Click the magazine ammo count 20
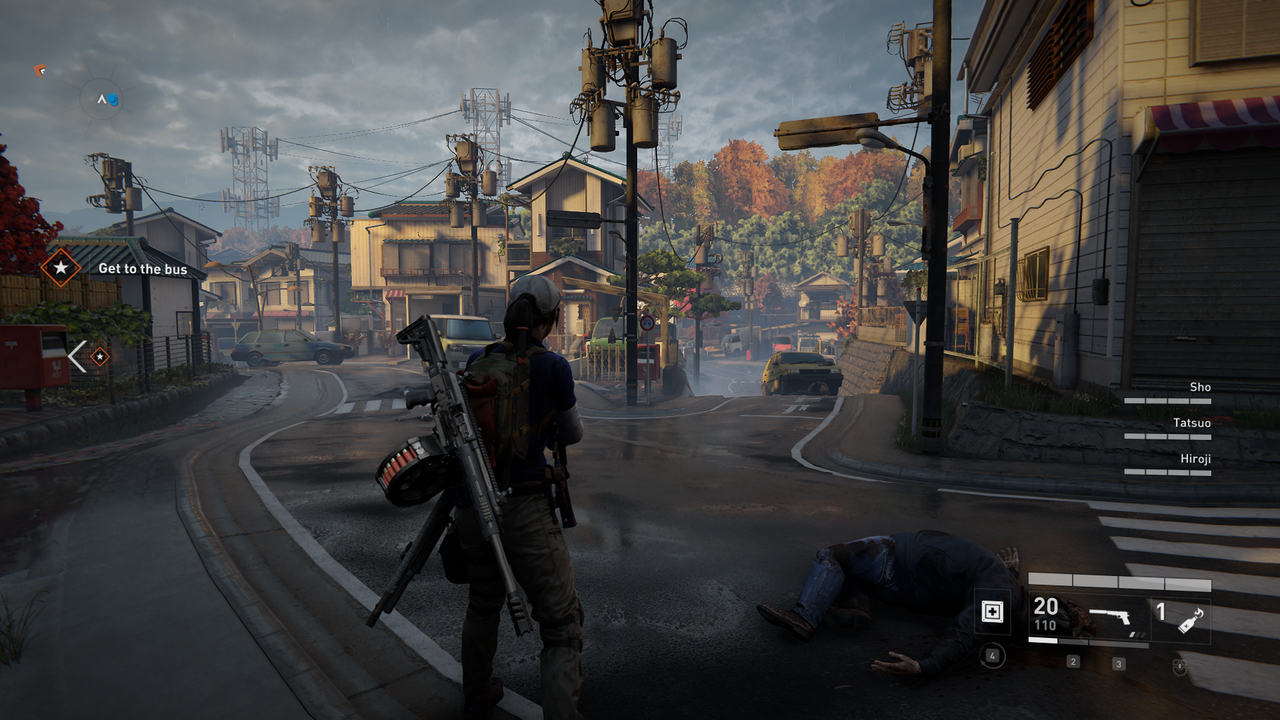Screen dimensions: 1280x720 coord(1046,607)
